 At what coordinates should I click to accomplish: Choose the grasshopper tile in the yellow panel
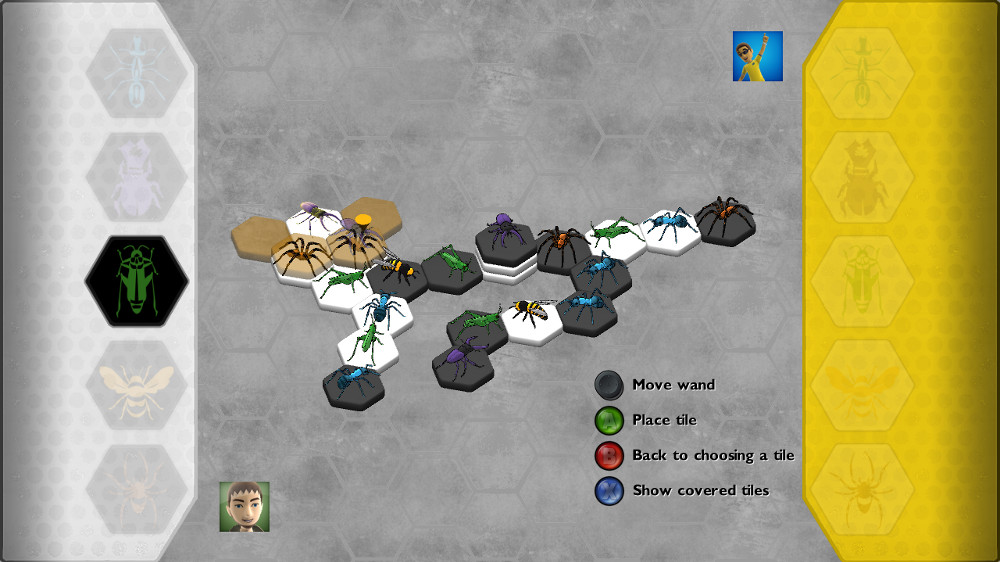[x=862, y=281]
